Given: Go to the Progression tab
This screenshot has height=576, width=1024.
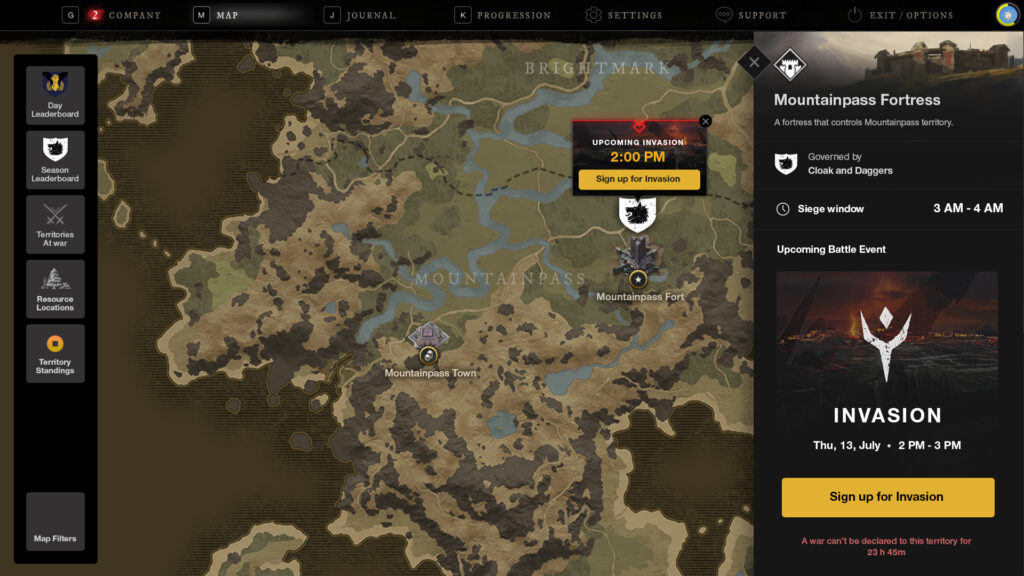Looking at the screenshot, I should pyautogui.click(x=512, y=15).
